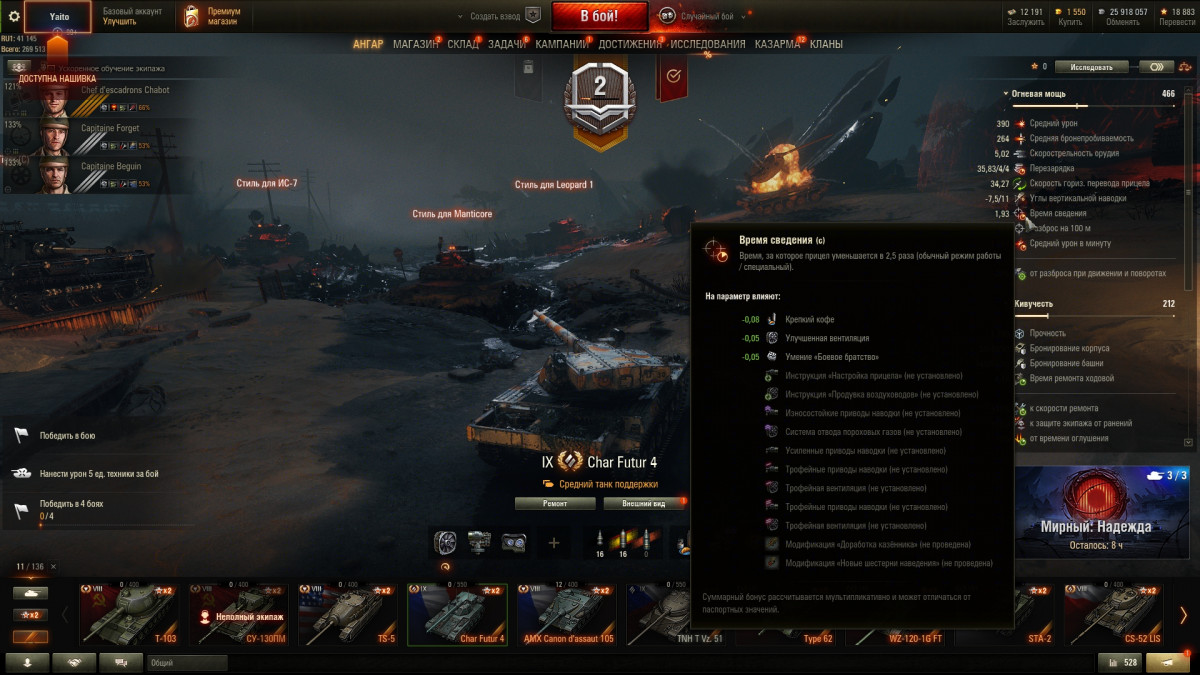This screenshot has height=675, width=1200.
Task: Open the «Задачи» tab
Action: (x=507, y=44)
